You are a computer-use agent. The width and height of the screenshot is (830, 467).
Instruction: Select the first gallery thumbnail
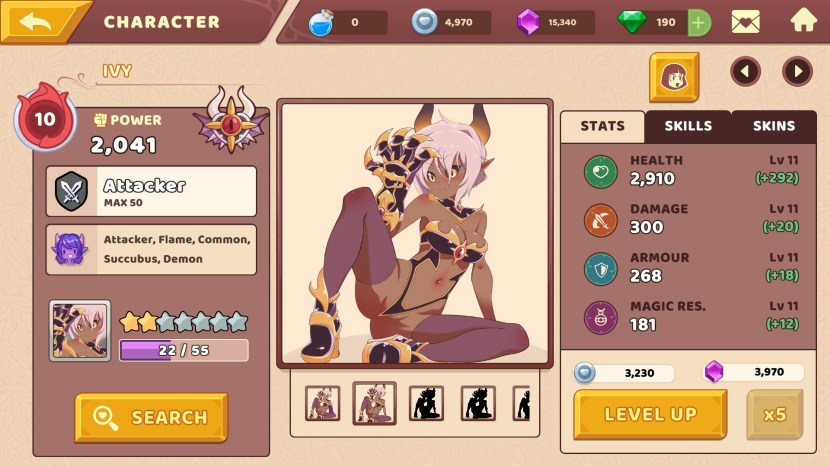(x=322, y=403)
